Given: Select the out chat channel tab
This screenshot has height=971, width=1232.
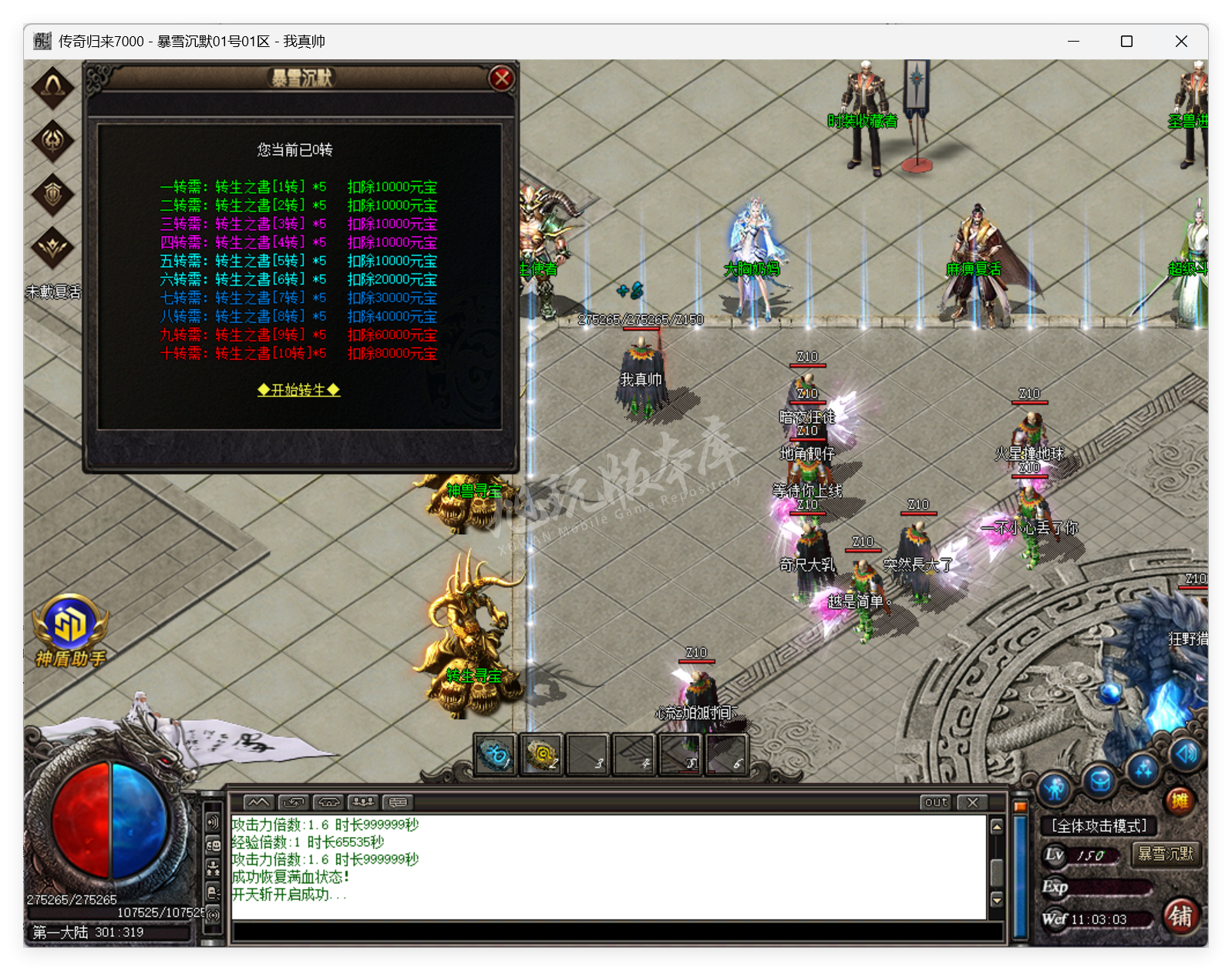Looking at the screenshot, I should coord(934,802).
